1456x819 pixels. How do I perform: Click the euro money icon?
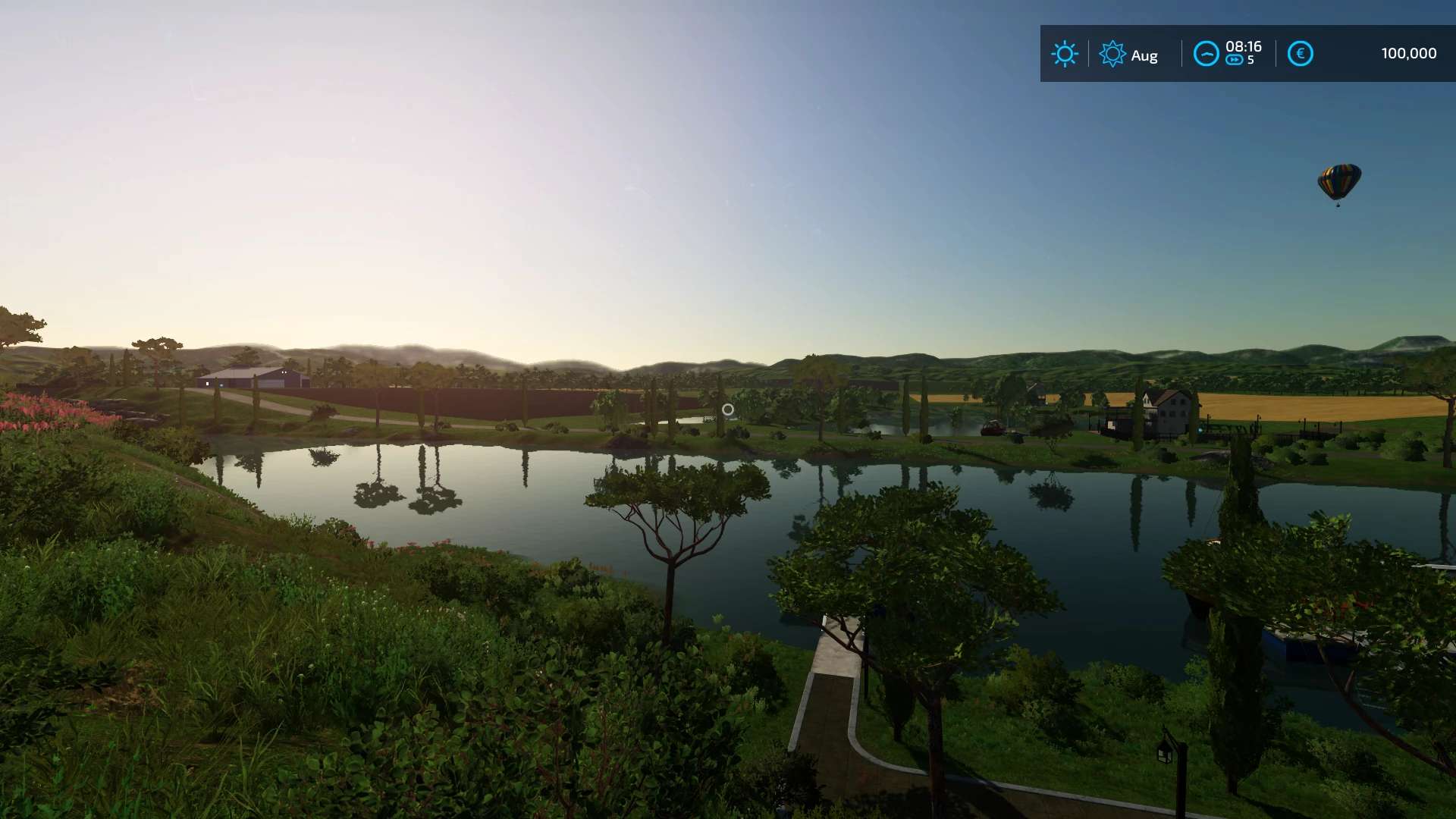click(x=1300, y=54)
